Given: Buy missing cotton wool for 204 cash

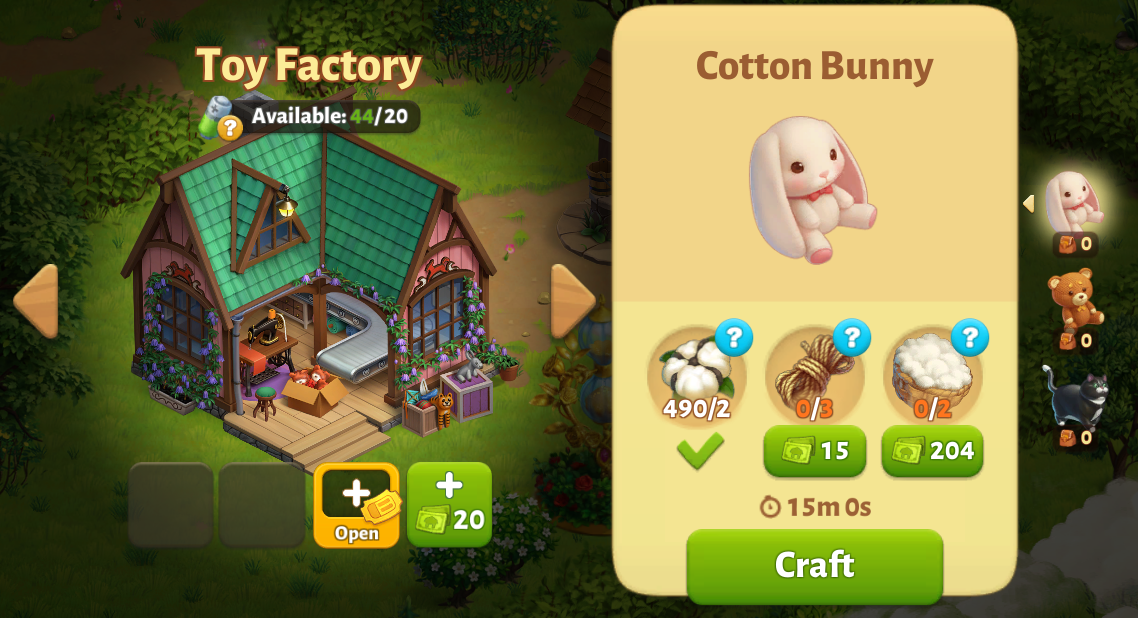Looking at the screenshot, I should pos(932,451).
